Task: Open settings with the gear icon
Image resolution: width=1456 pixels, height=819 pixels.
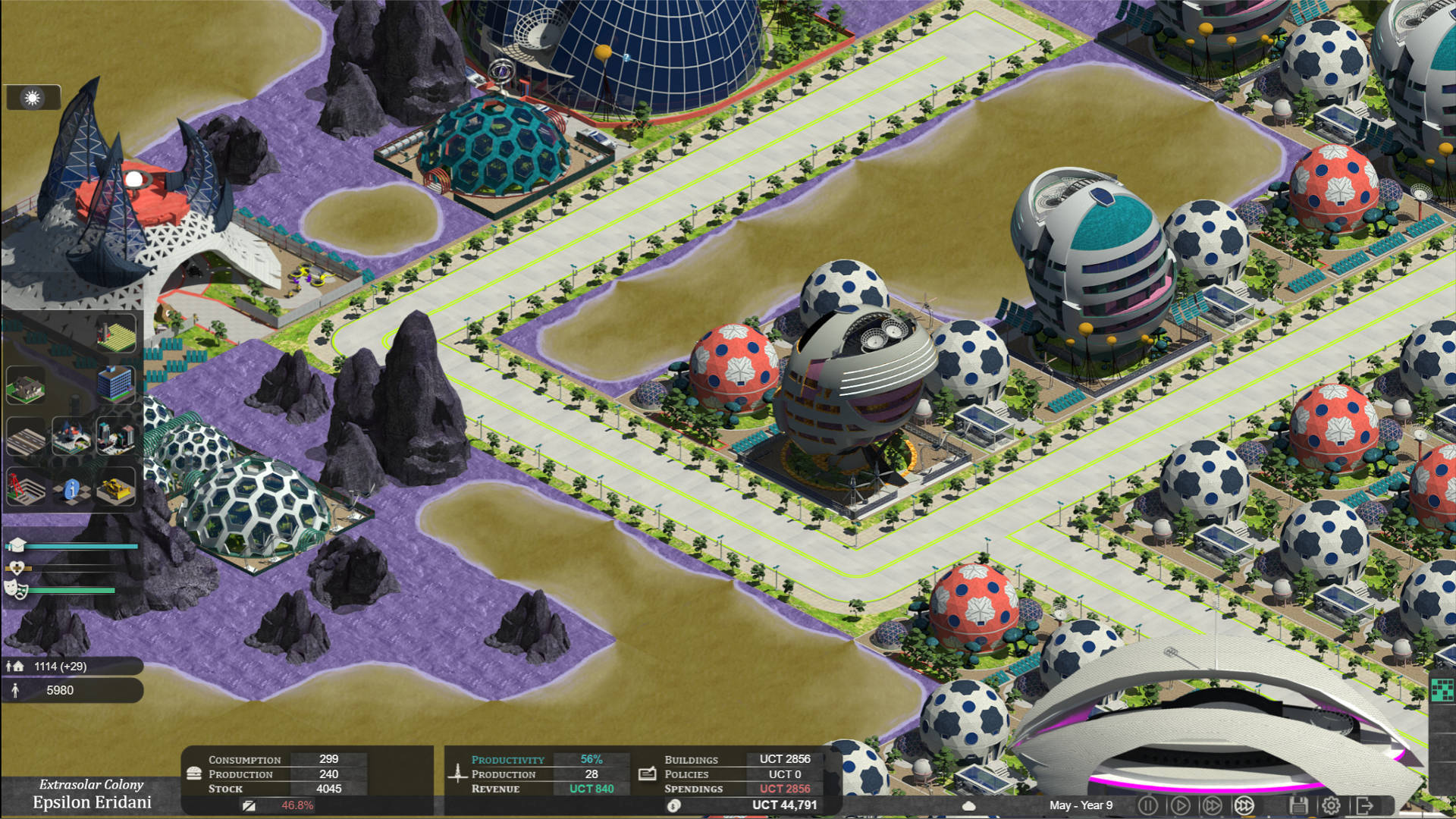Action: coord(1331,805)
